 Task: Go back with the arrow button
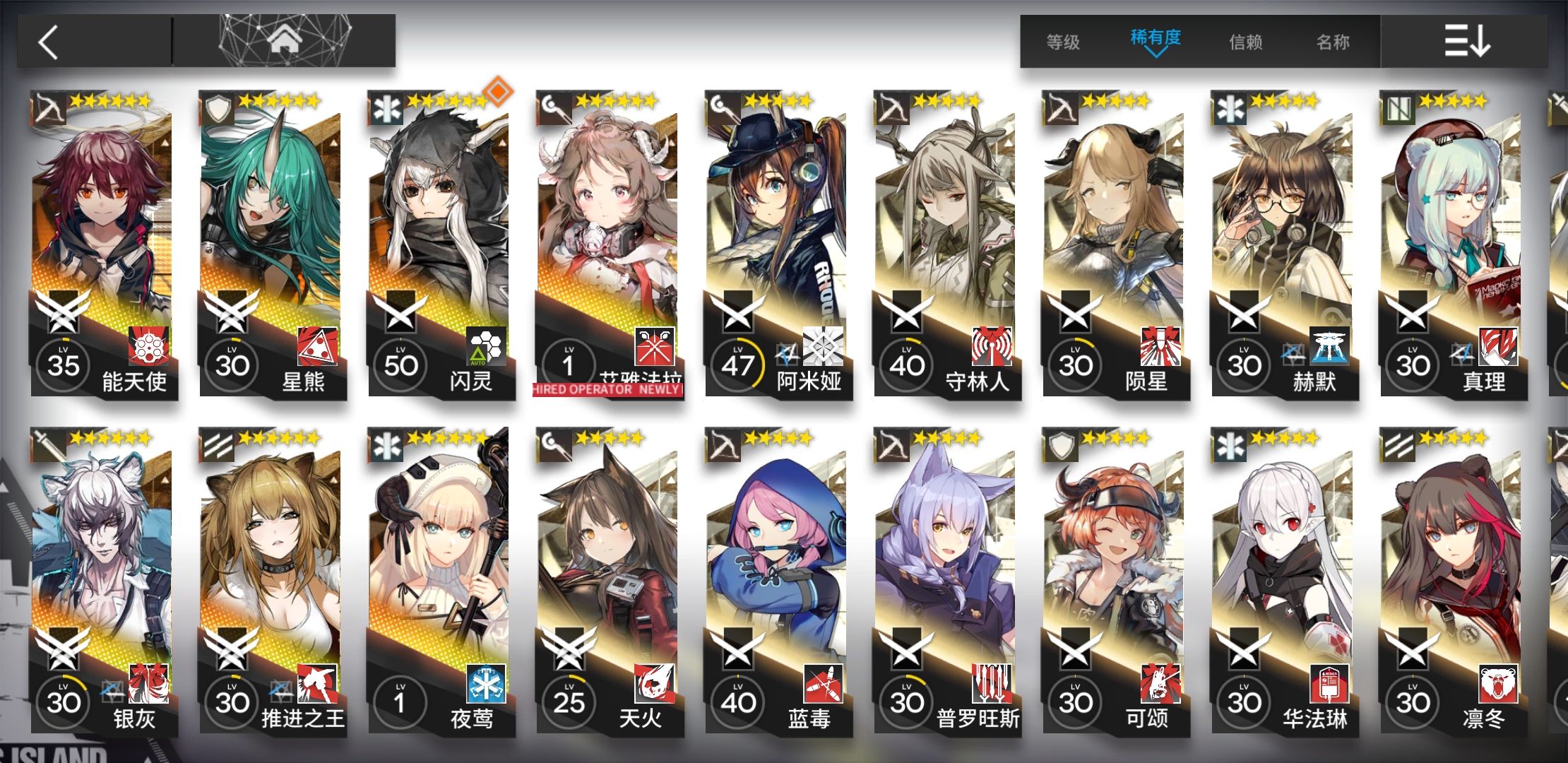(49, 42)
